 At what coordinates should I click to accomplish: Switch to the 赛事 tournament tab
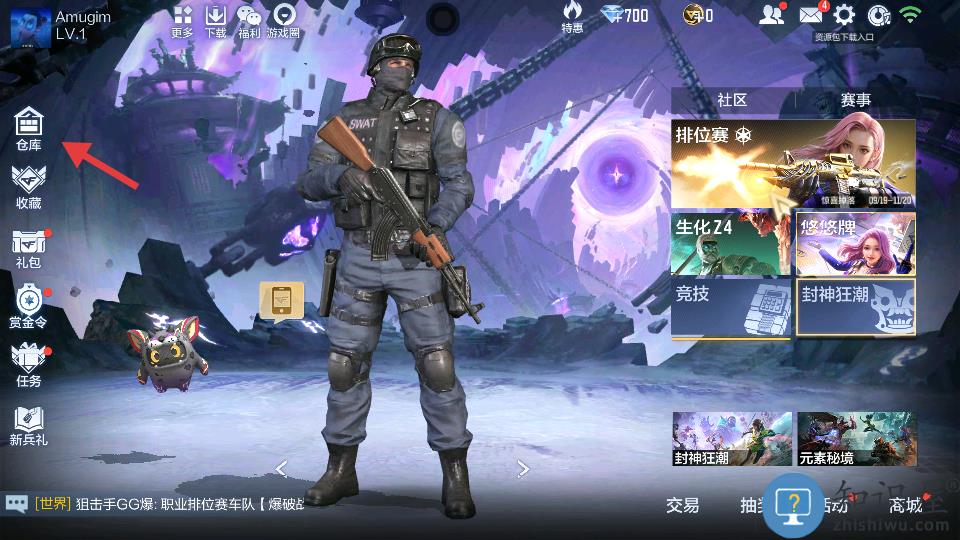855,100
